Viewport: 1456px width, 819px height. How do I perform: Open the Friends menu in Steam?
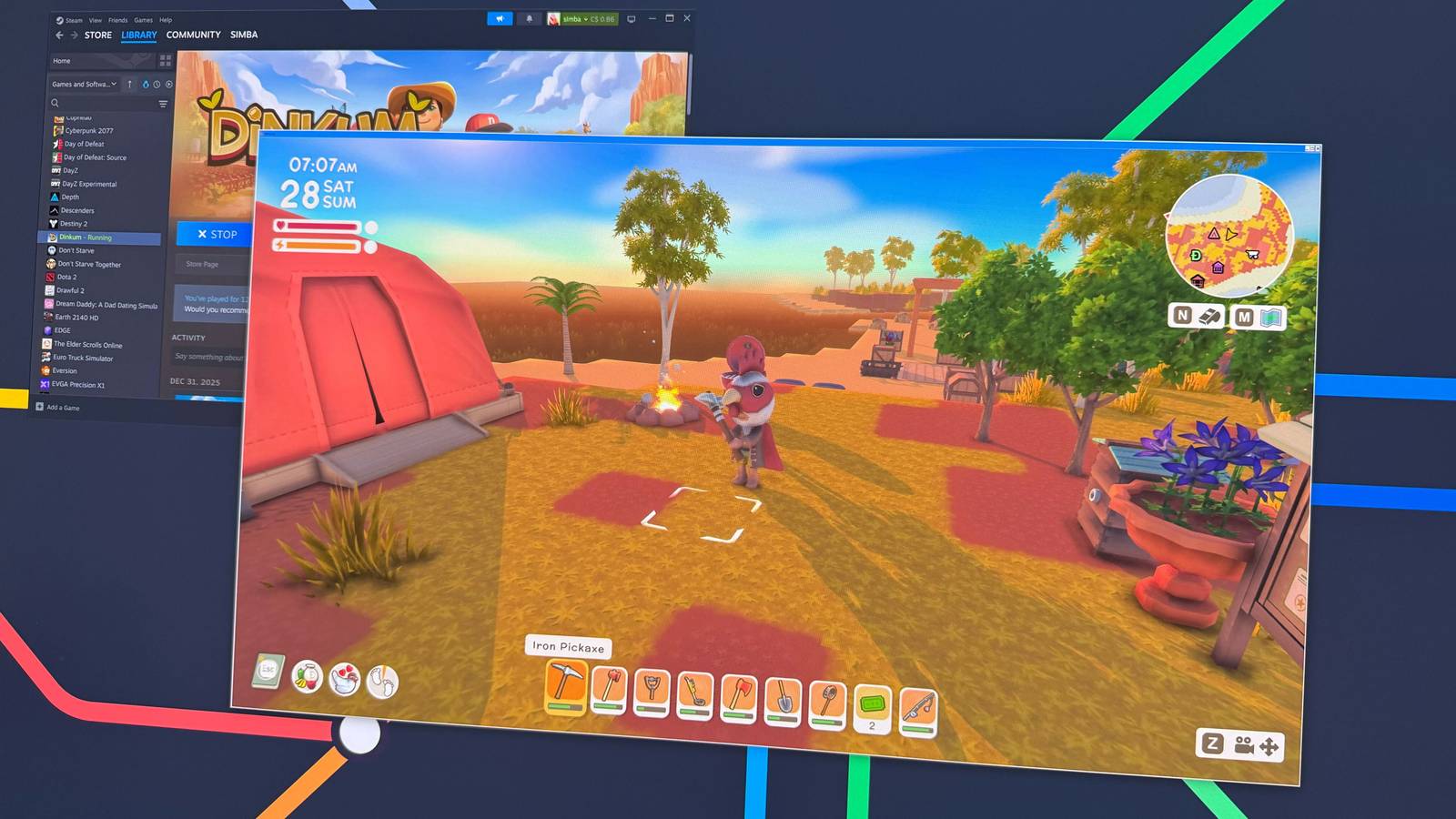coord(117,19)
